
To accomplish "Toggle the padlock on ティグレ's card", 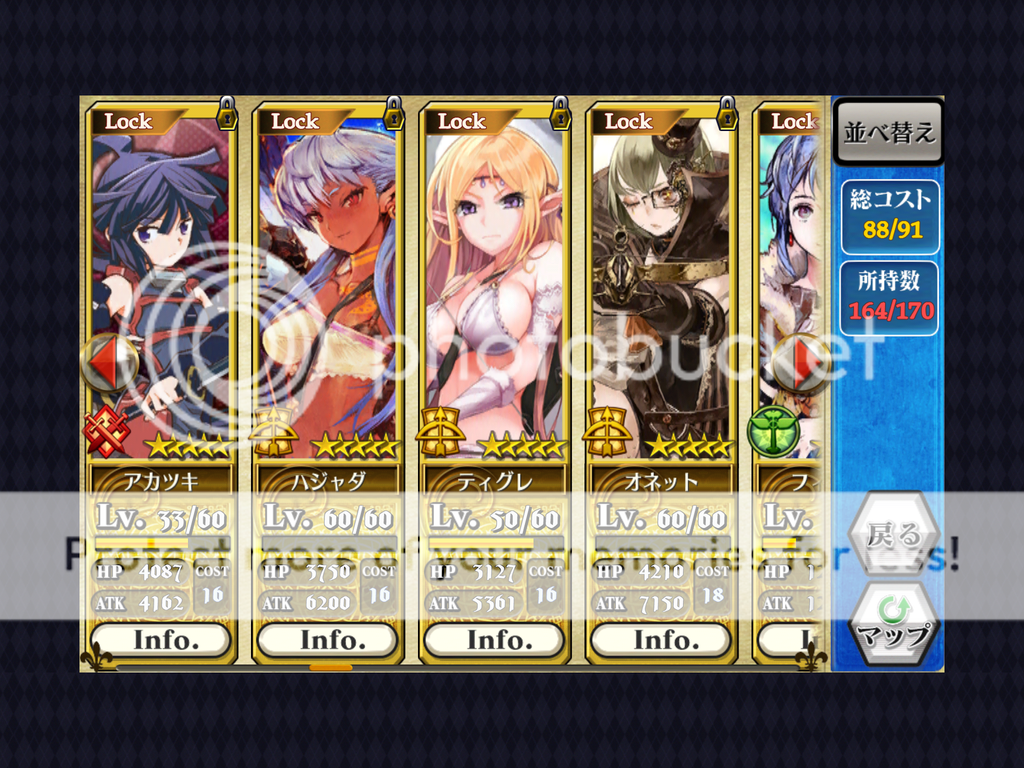I will [x=560, y=114].
